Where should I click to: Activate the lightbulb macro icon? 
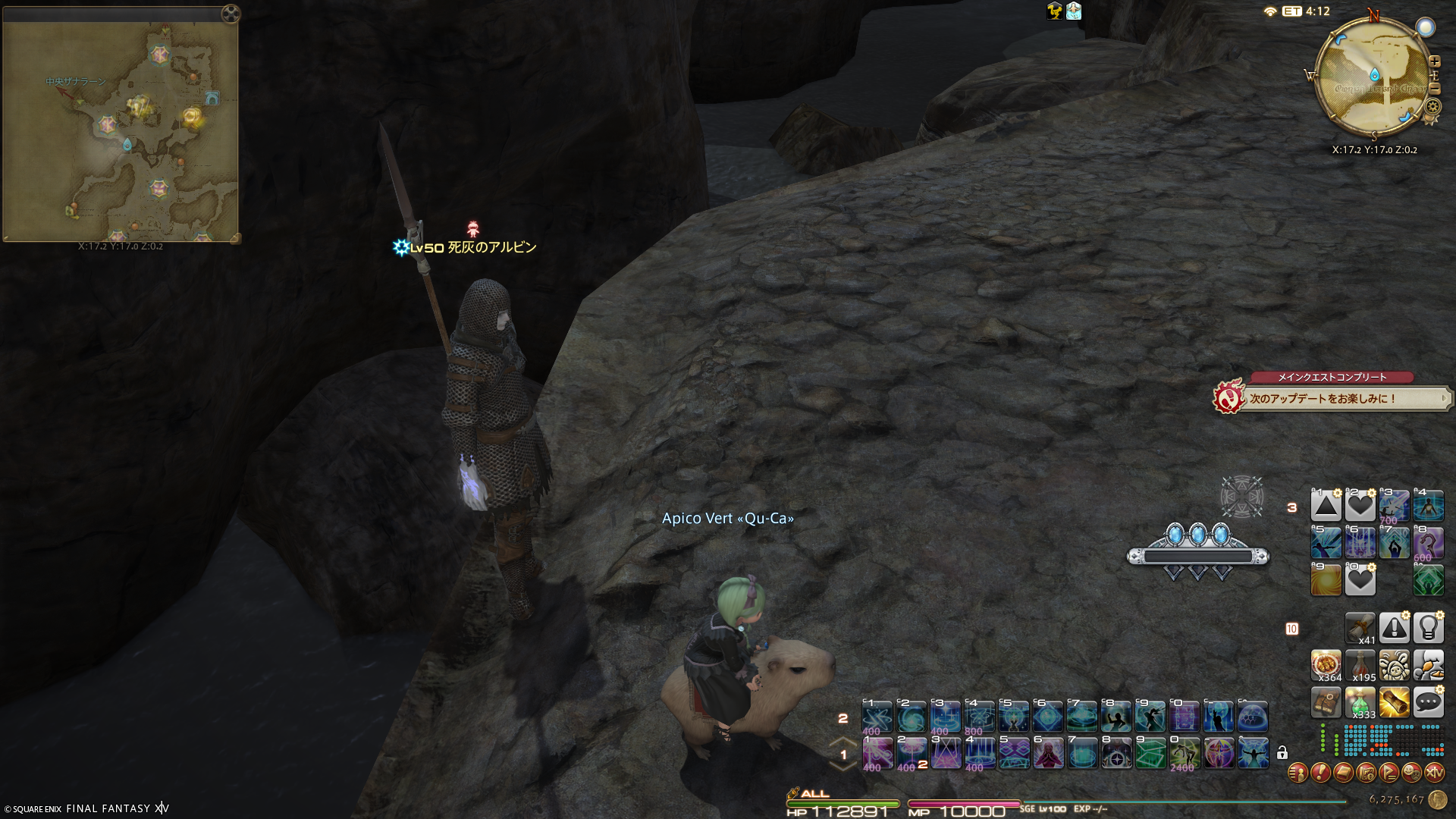1428,628
